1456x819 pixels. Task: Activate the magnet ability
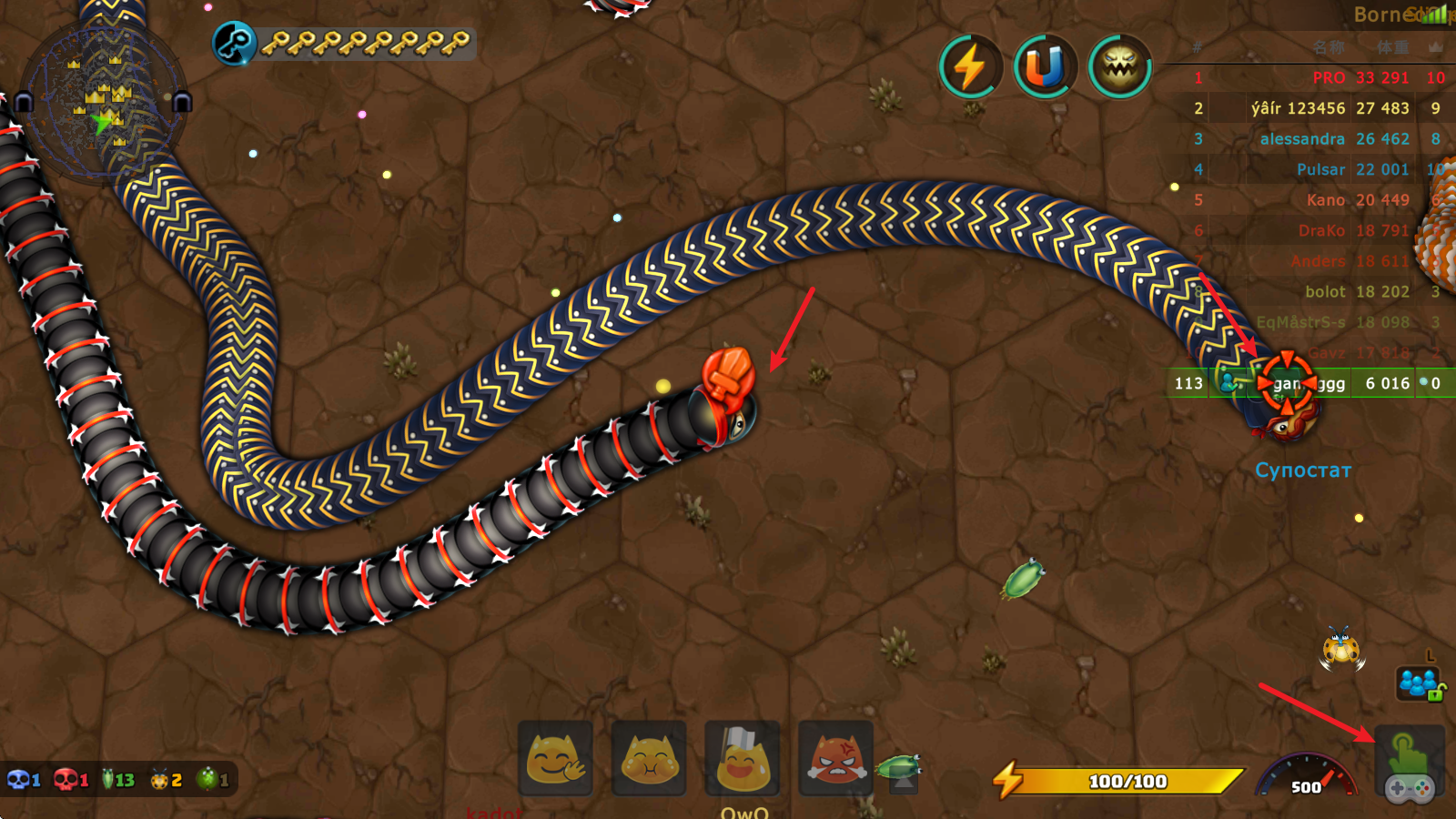(1045, 67)
